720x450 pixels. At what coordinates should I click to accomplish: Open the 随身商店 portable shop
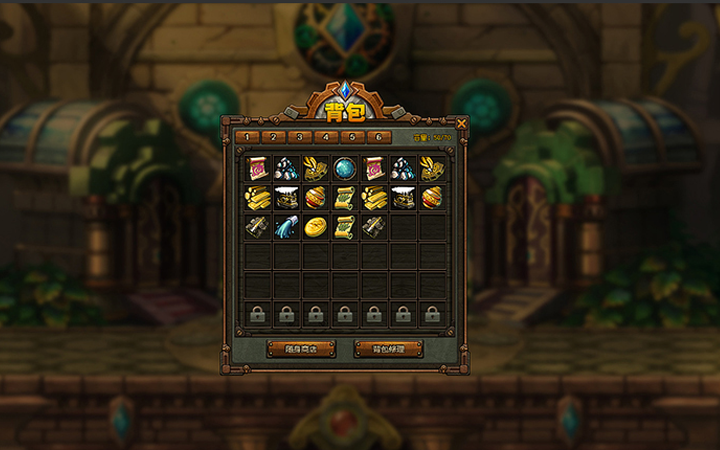[x=301, y=349]
